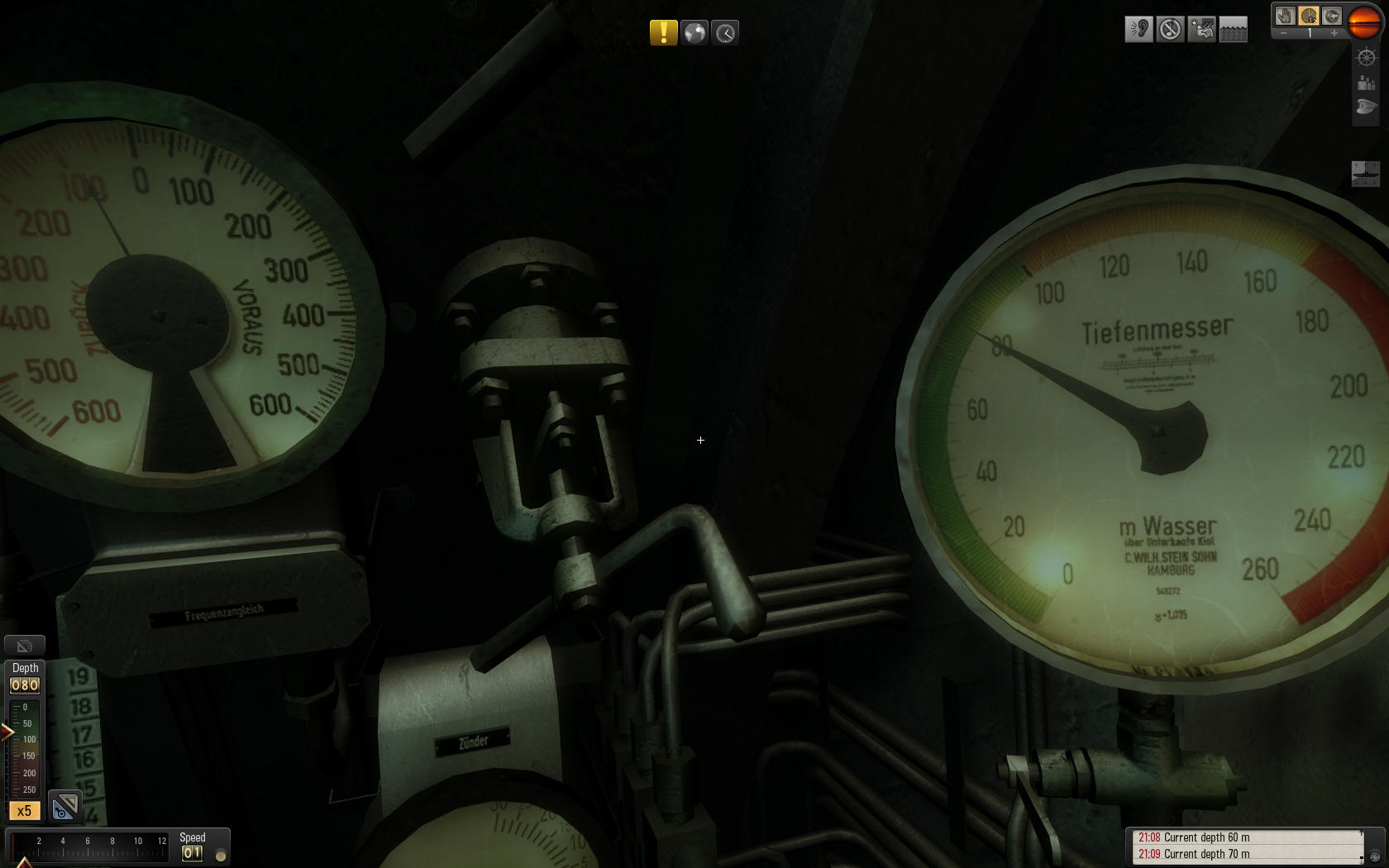Increase time compression with the plus button
This screenshot has width=1389, height=868.
[x=1334, y=34]
